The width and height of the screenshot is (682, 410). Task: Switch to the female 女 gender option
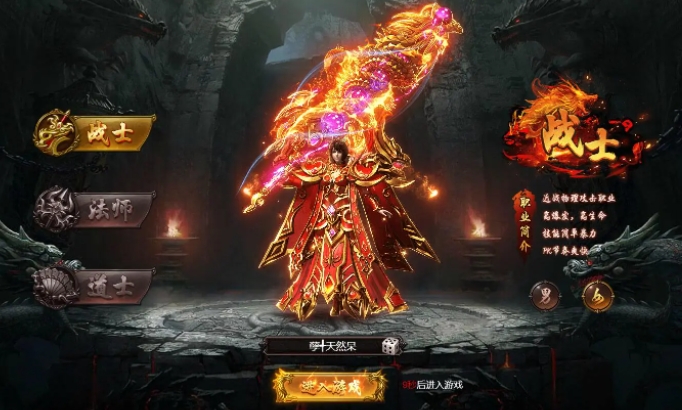click(598, 296)
